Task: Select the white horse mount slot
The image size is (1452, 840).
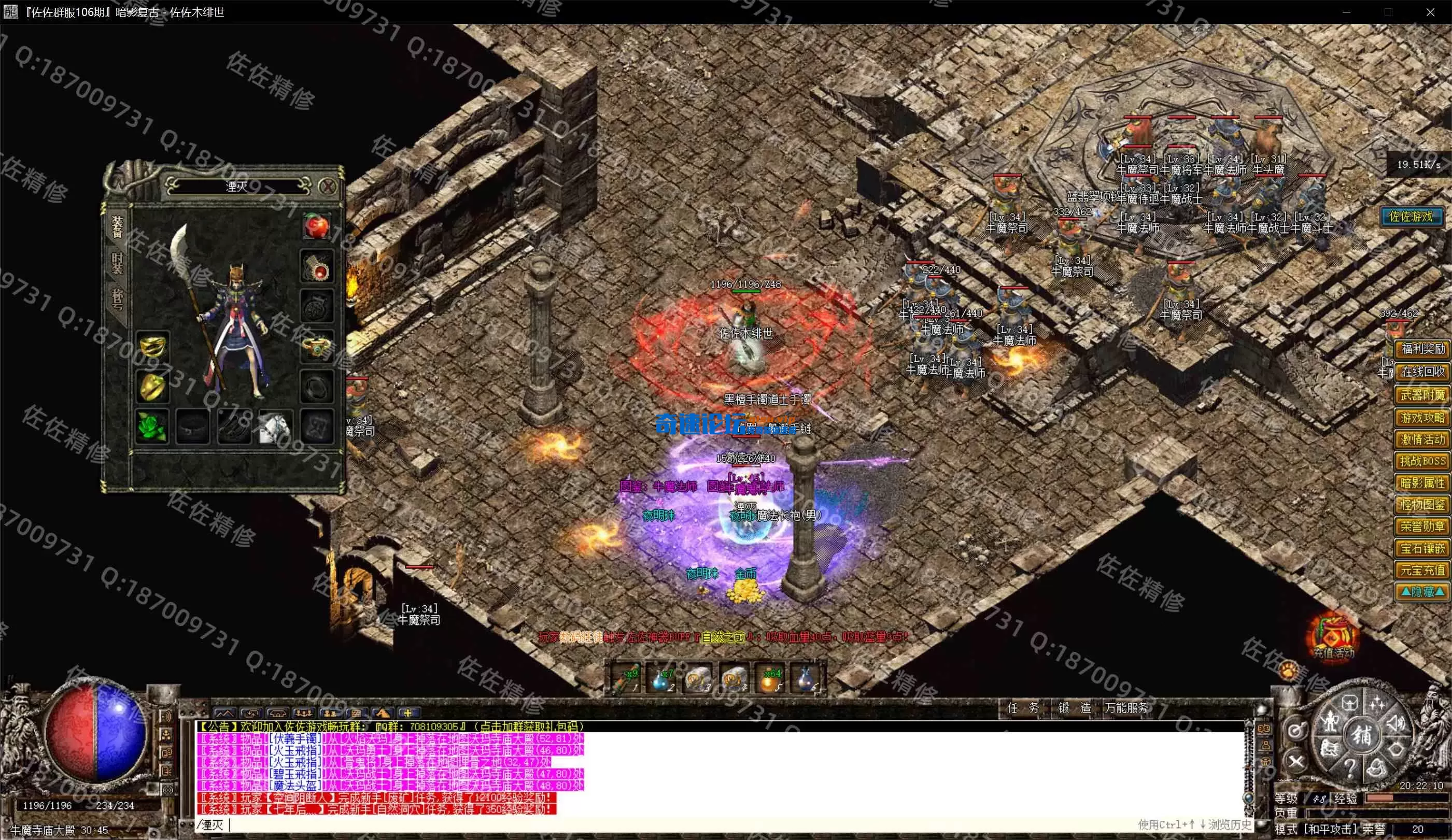Action: coord(275,427)
